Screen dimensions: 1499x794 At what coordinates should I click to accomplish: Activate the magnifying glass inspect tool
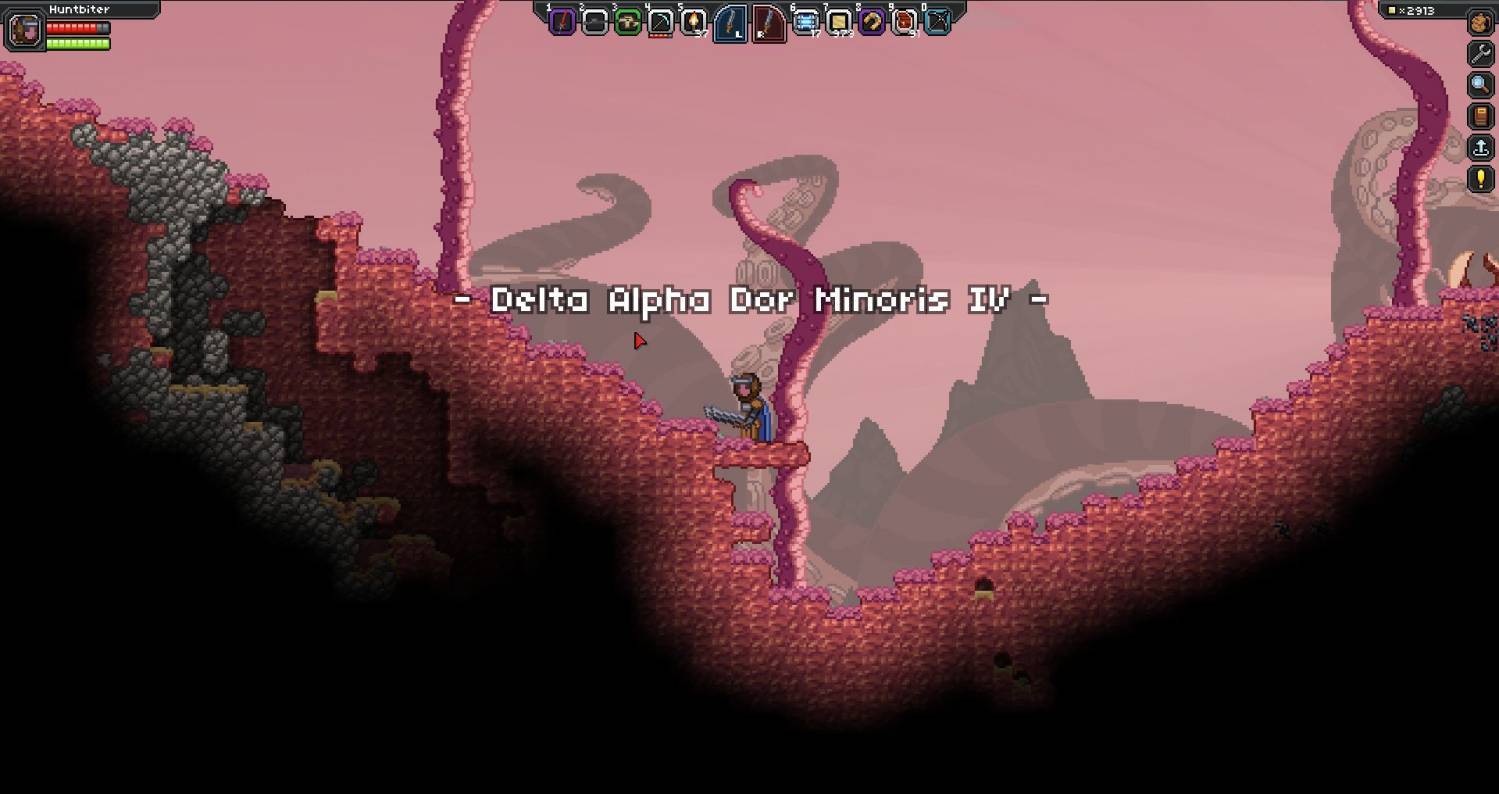(1480, 85)
